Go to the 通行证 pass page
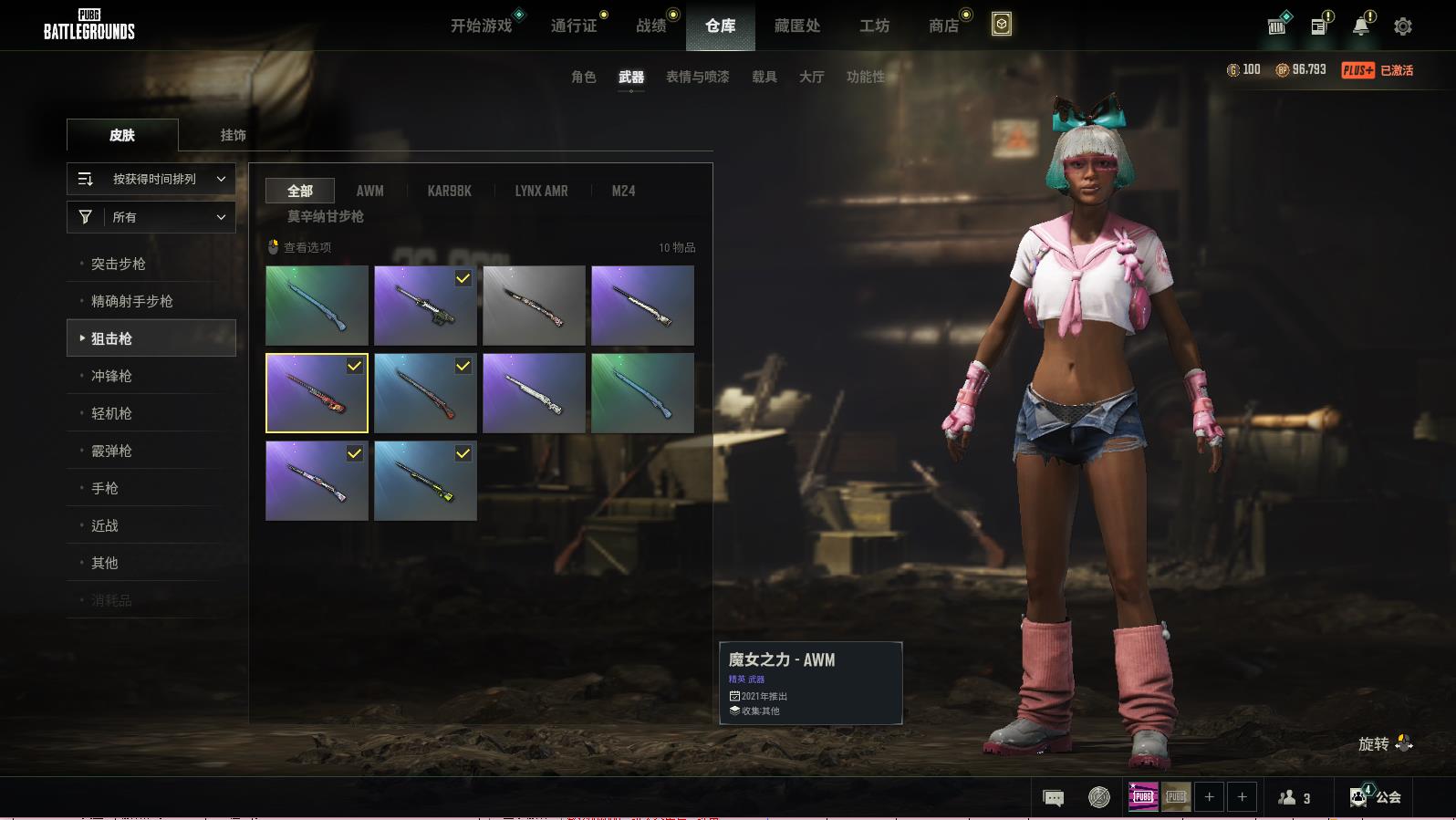Screen dimensions: 1456x820 click(574, 26)
